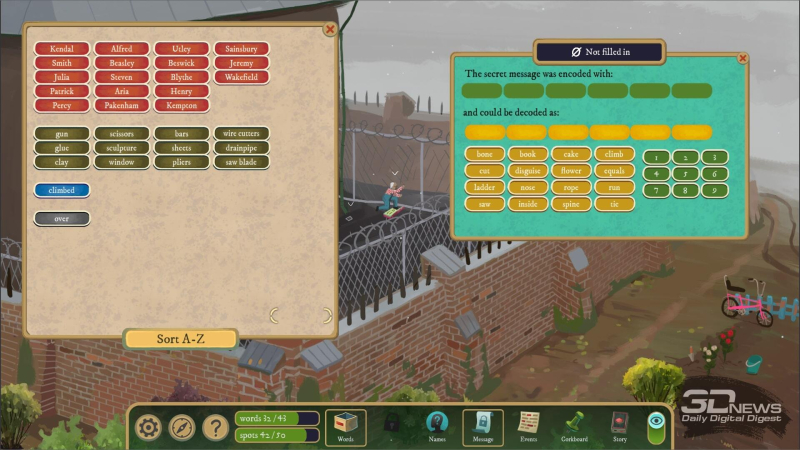
Task: Open the question mark help
Action: 215,428
